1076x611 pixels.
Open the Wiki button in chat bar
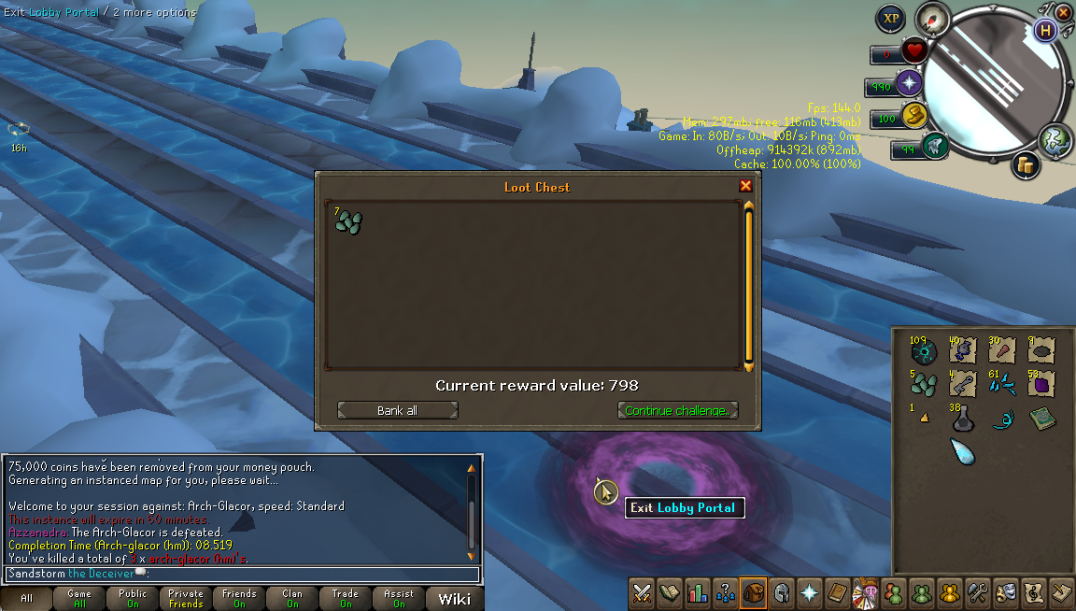pyautogui.click(x=454, y=598)
